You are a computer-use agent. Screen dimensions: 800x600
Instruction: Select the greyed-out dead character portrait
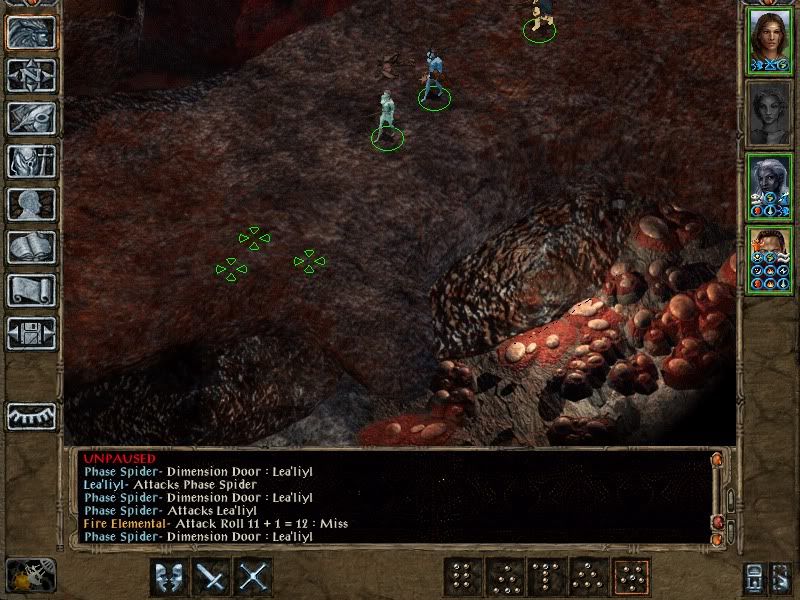point(768,113)
